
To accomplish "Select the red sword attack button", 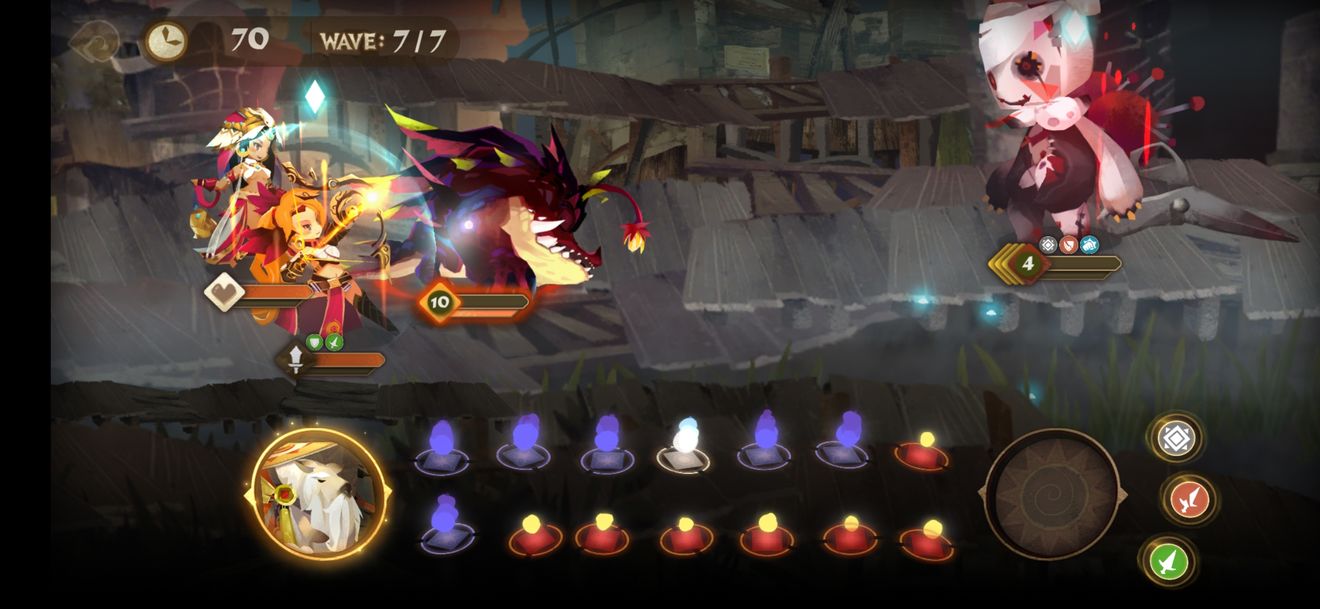I will (x=1189, y=499).
